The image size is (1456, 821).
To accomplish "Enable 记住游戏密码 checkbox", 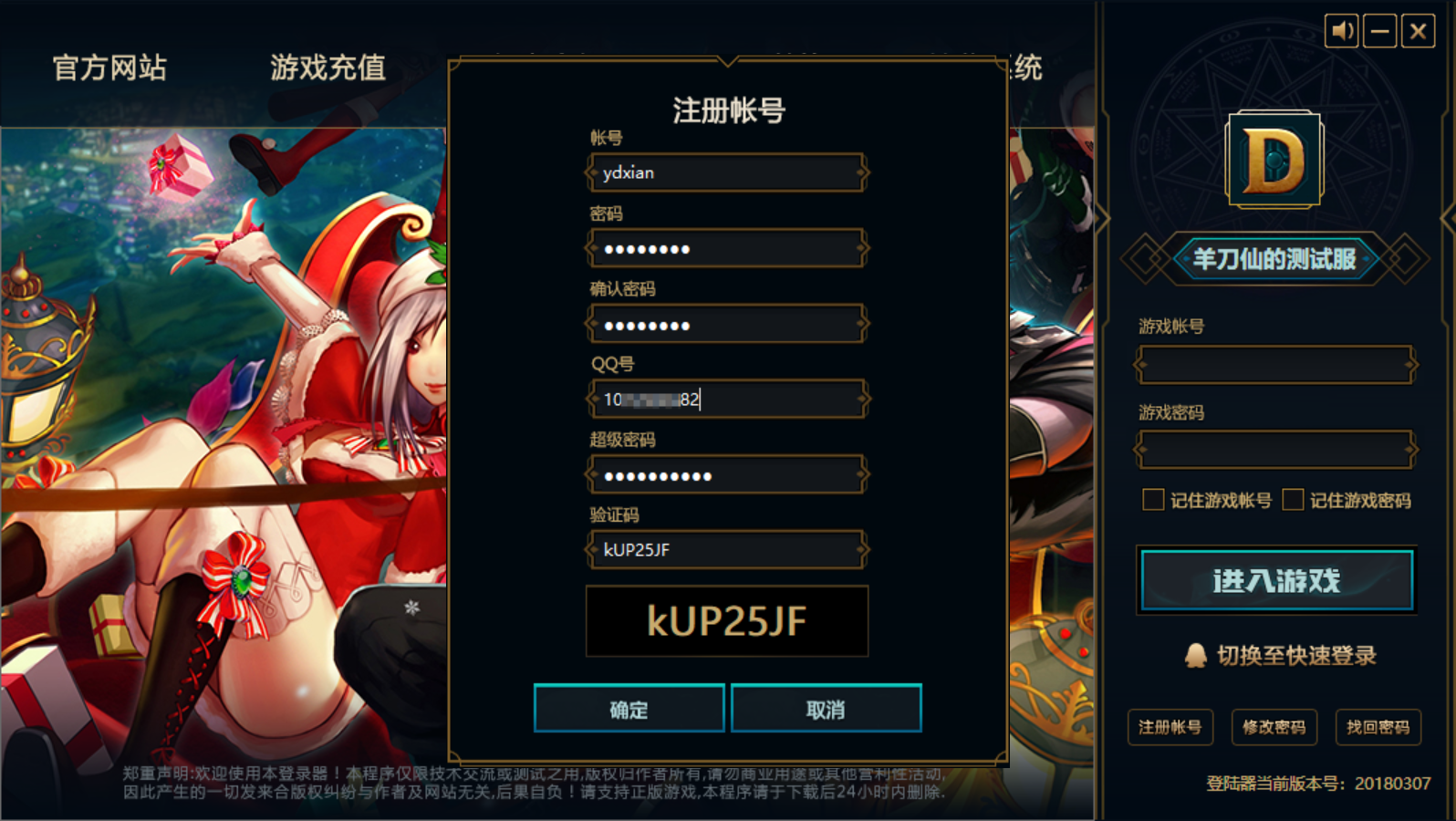I will pos(1293,499).
